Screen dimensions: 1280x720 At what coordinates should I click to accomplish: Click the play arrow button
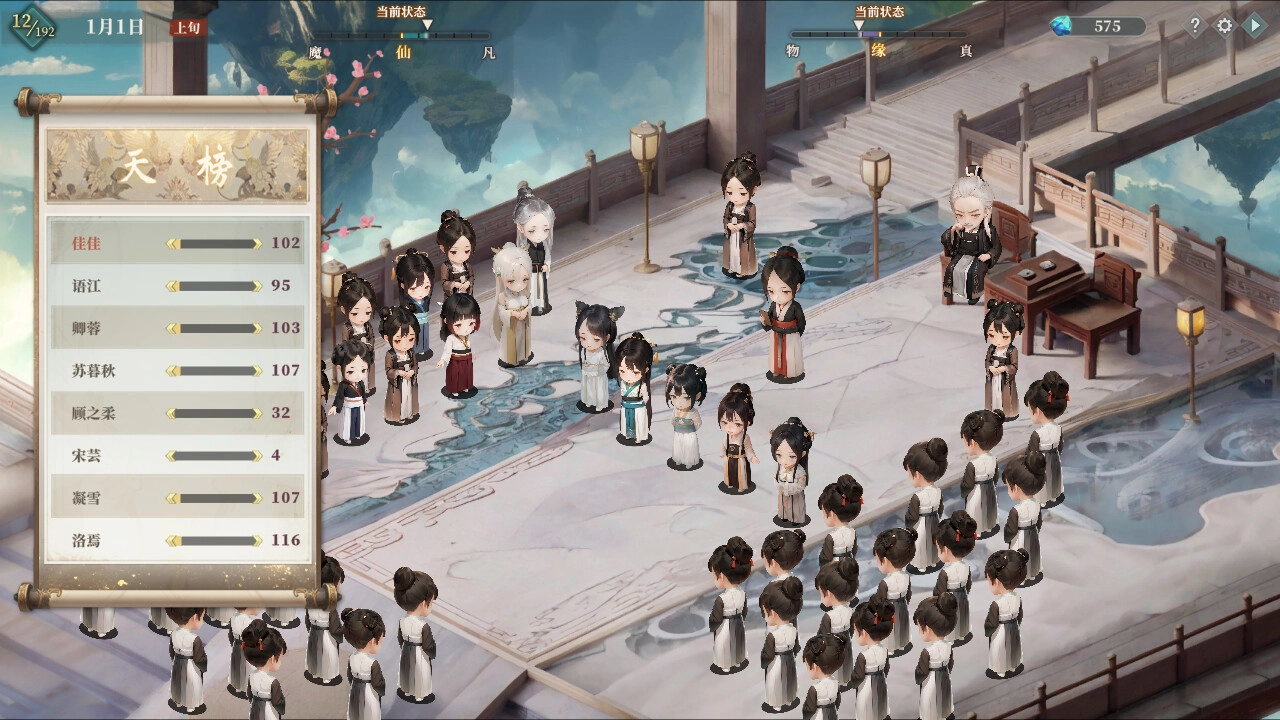1254,27
